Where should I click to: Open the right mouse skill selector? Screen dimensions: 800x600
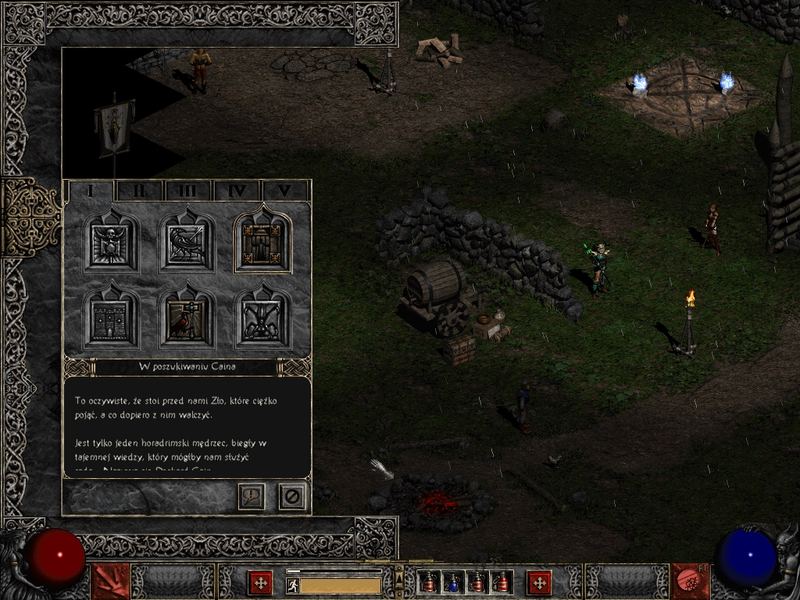point(690,581)
